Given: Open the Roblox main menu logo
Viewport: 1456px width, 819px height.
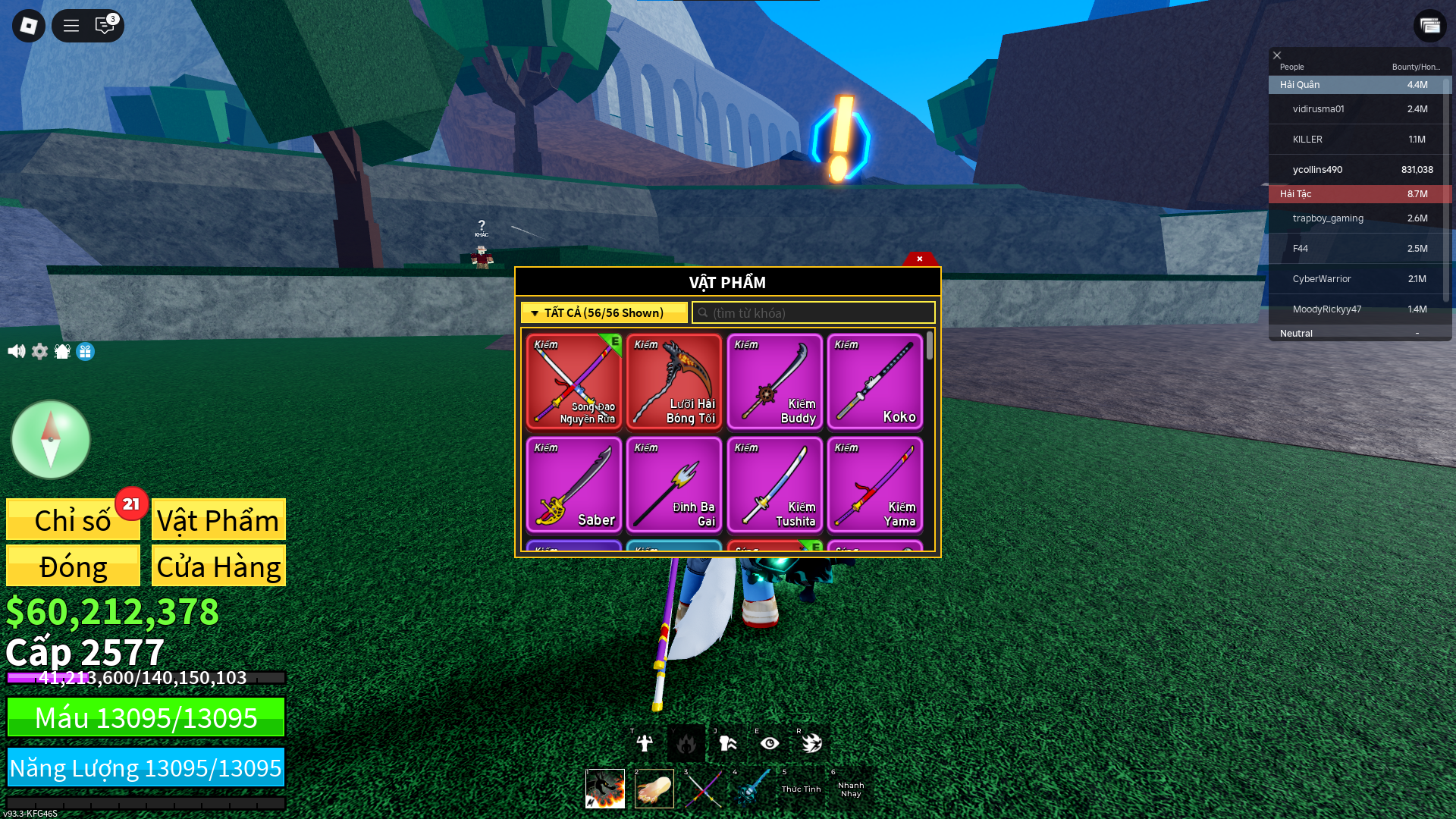Looking at the screenshot, I should (29, 26).
